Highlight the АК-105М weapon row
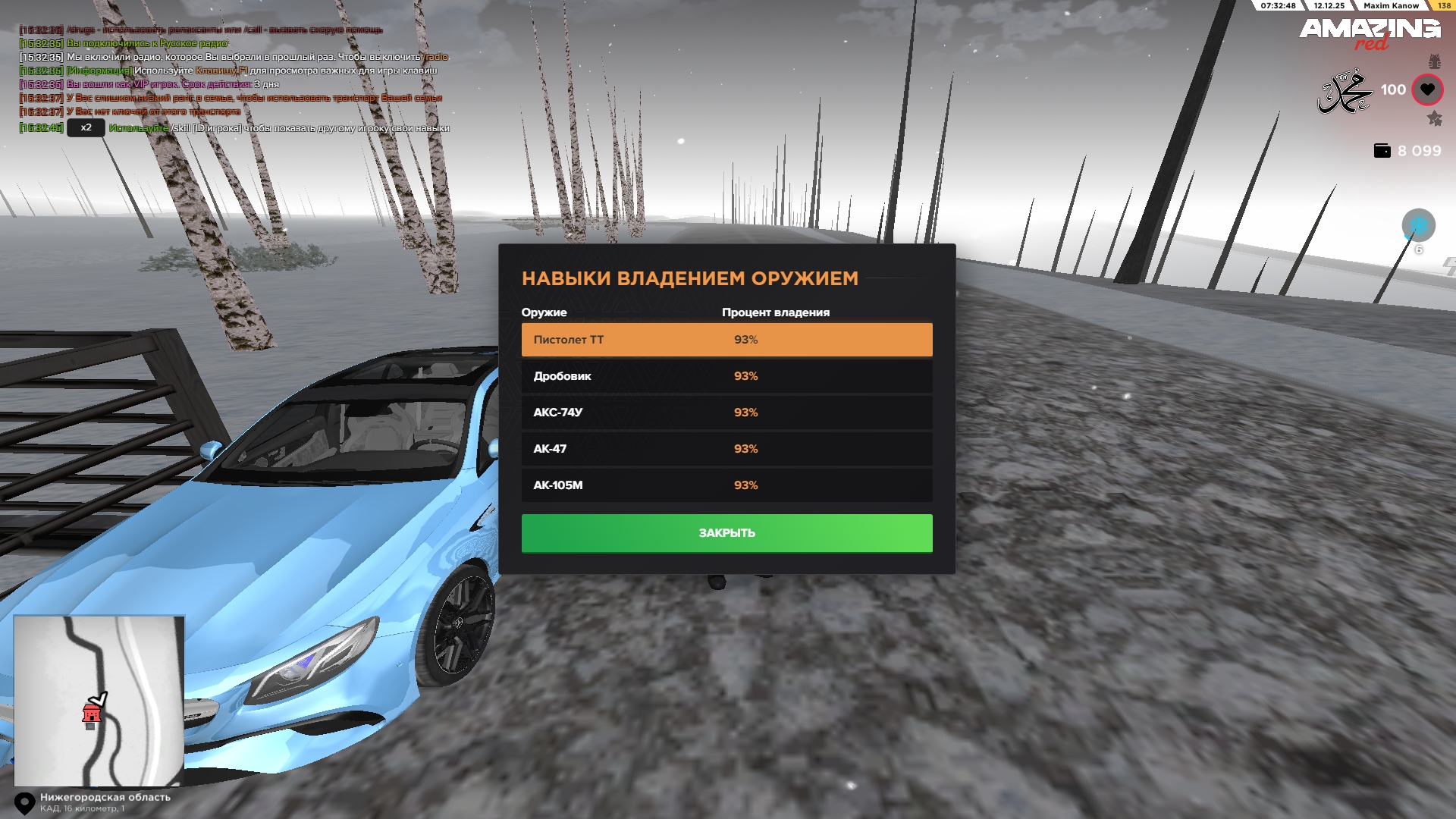 pos(726,485)
